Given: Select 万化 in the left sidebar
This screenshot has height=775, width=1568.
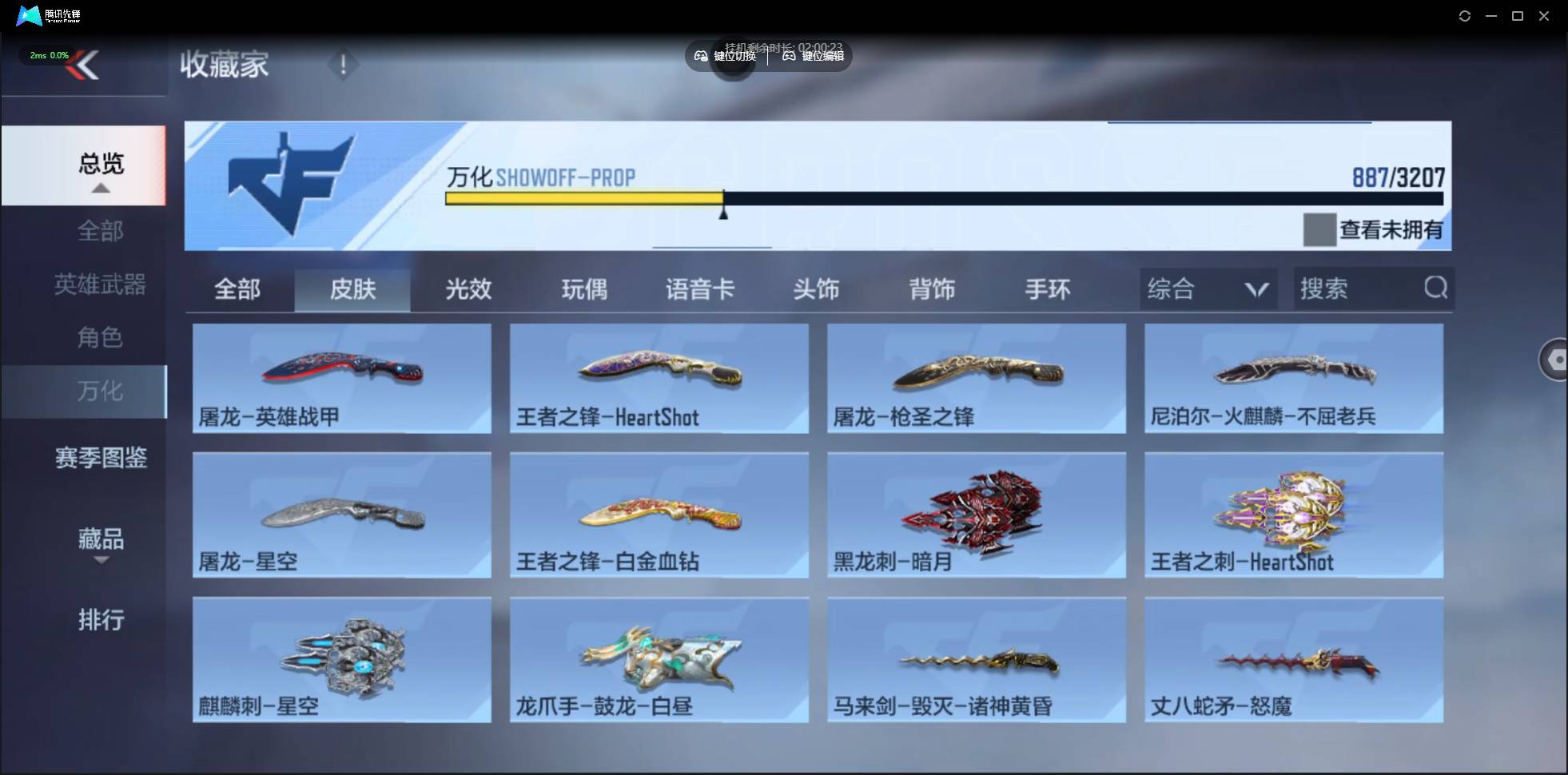Looking at the screenshot, I should (x=101, y=391).
